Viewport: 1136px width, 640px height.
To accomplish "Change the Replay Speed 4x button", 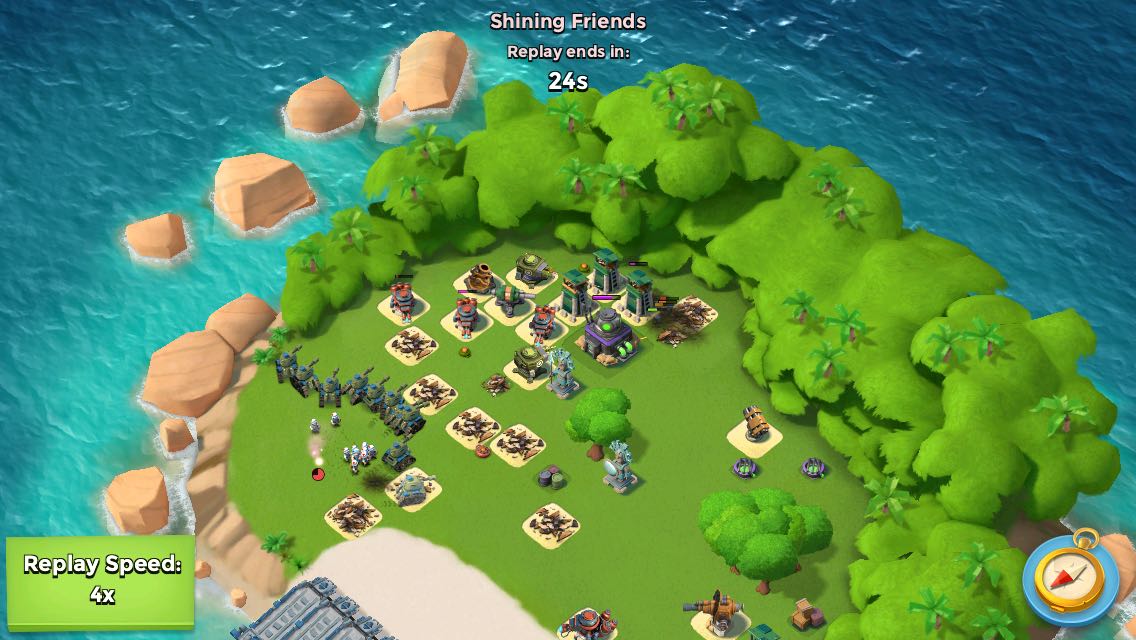I will click(x=101, y=579).
